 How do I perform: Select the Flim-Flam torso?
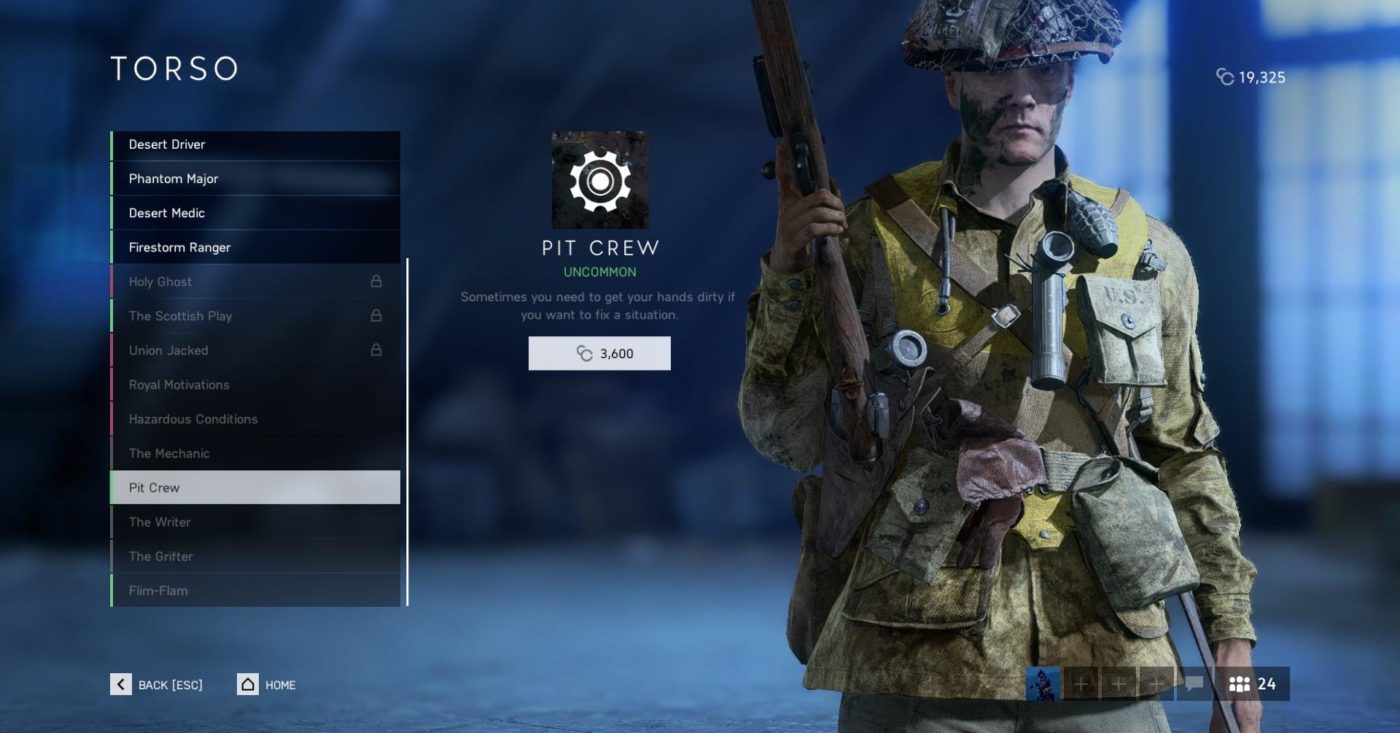click(x=255, y=590)
